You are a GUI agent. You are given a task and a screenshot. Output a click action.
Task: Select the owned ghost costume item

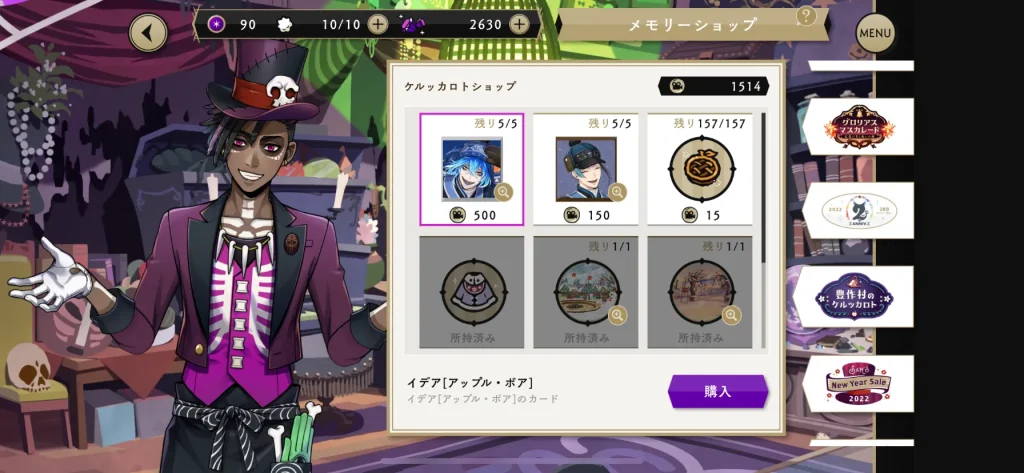click(471, 292)
